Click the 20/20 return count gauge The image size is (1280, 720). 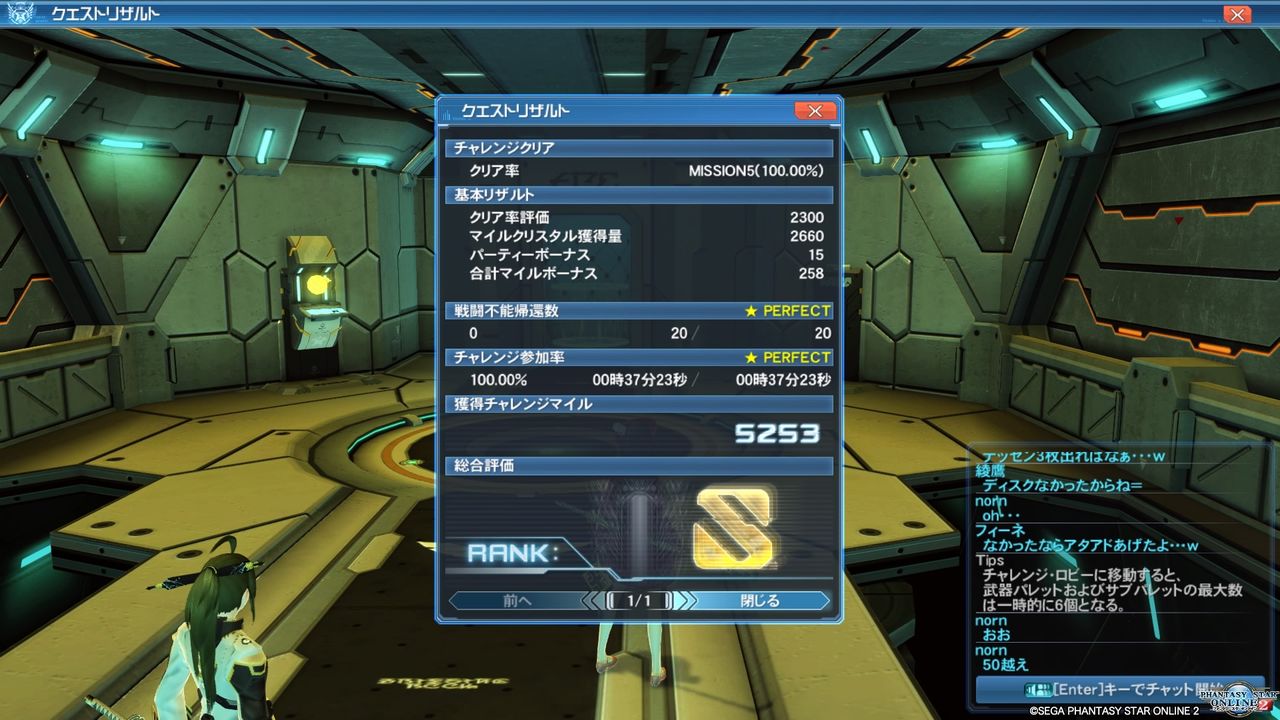point(750,333)
